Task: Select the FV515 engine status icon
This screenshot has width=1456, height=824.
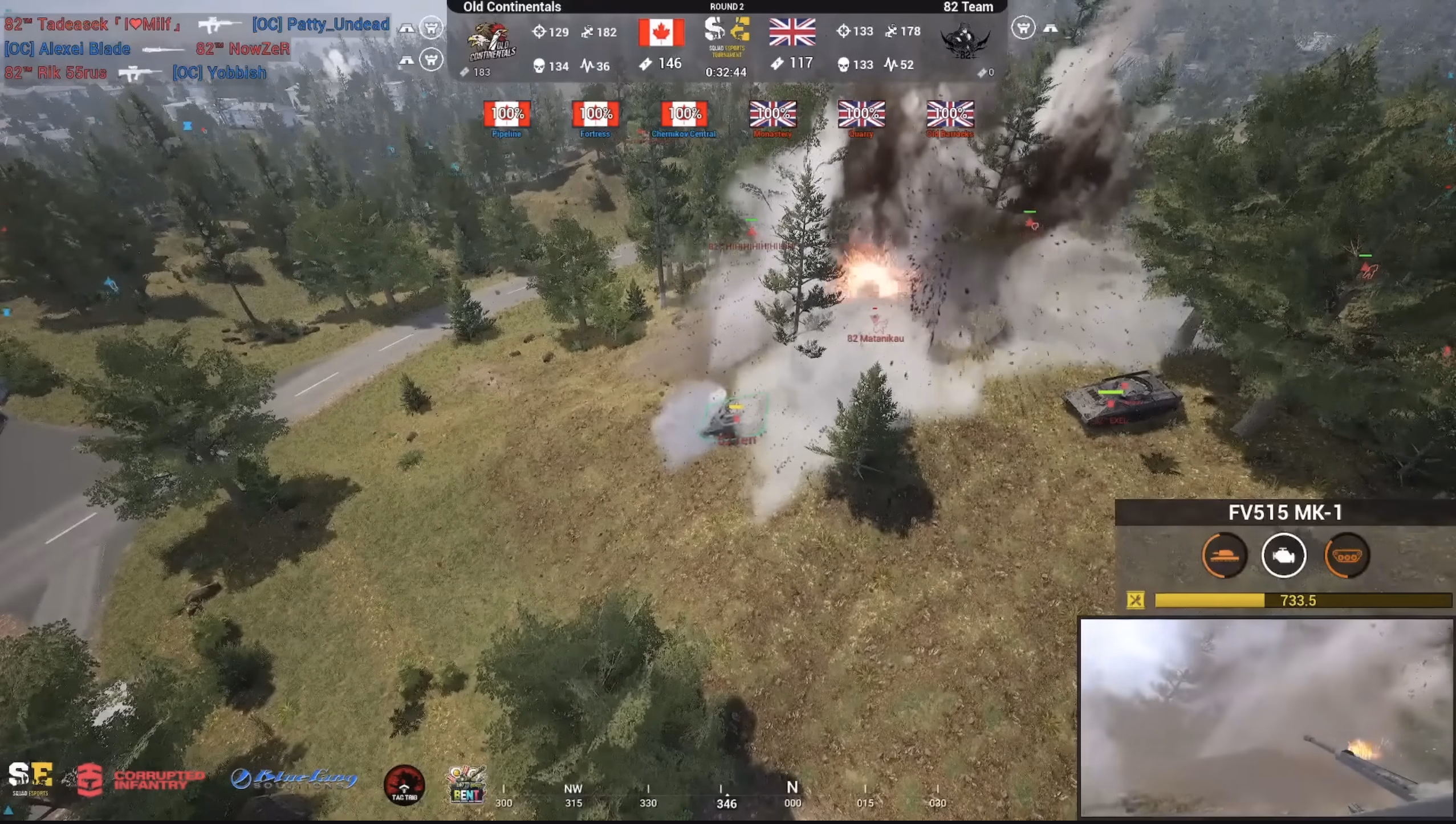Action: click(1284, 556)
